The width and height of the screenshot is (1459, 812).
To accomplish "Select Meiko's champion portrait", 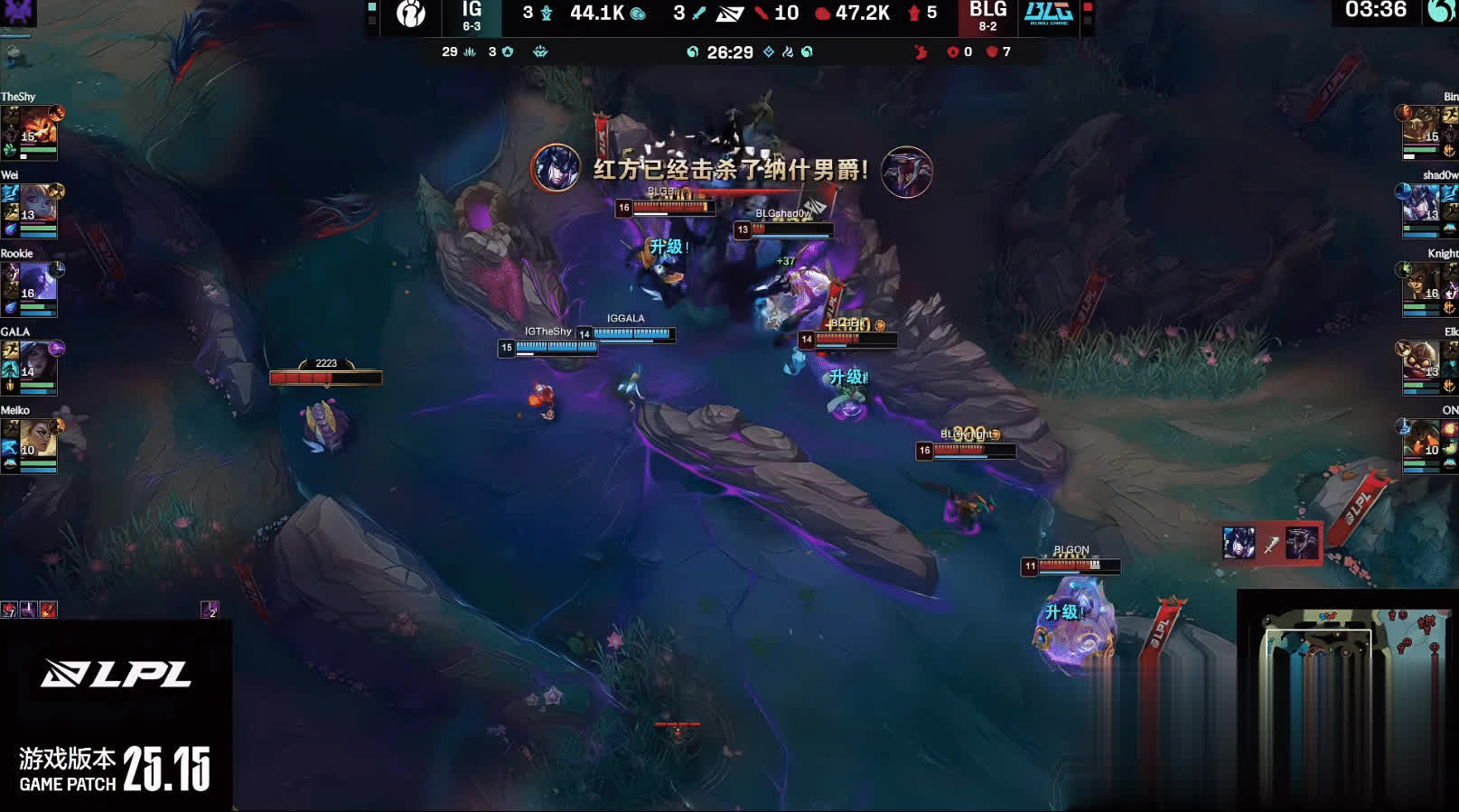I will click(38, 442).
